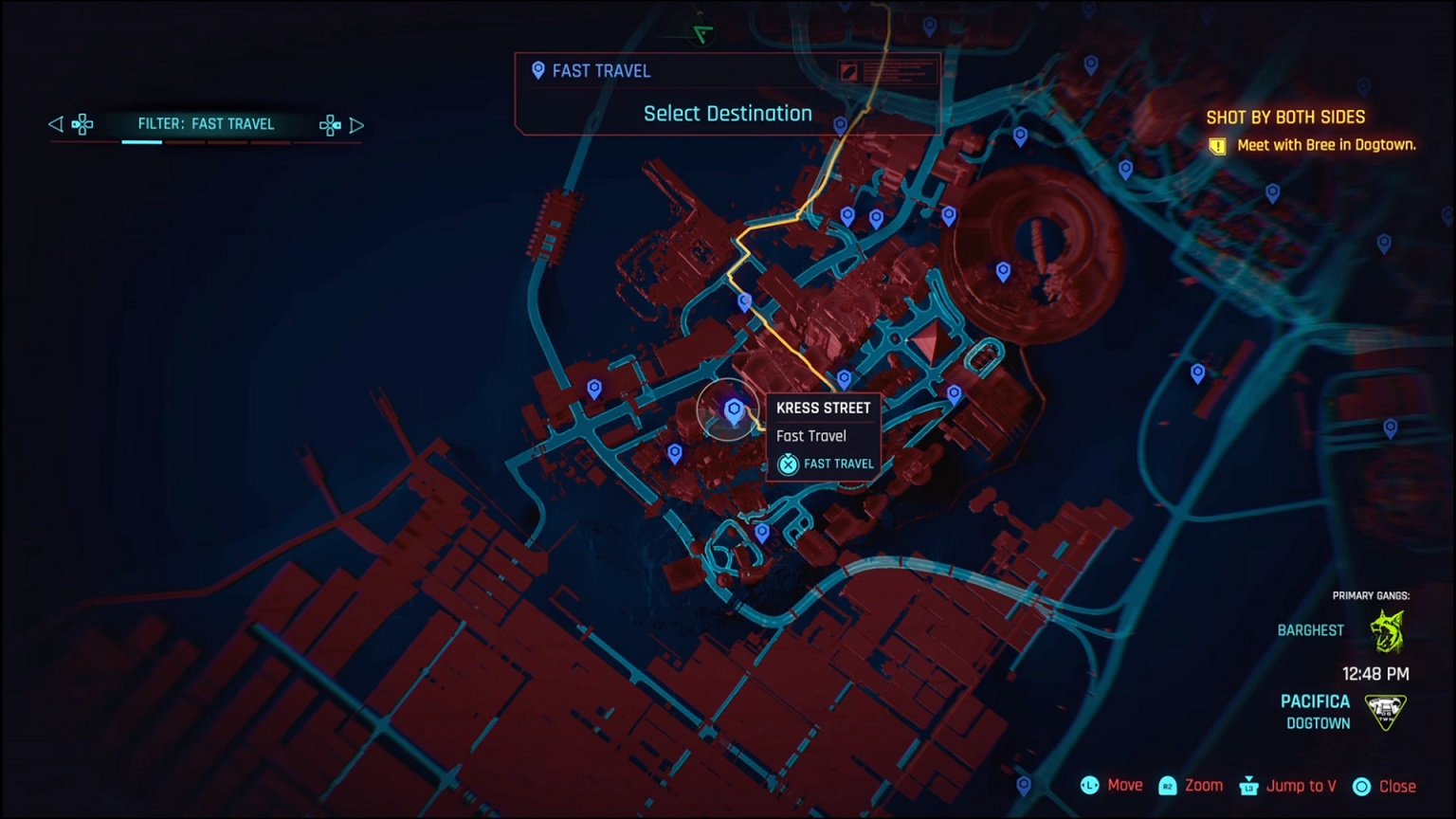Click the yellow exclamation quest objective icon
Screen dimensions: 1456x819
pyautogui.click(x=1218, y=145)
